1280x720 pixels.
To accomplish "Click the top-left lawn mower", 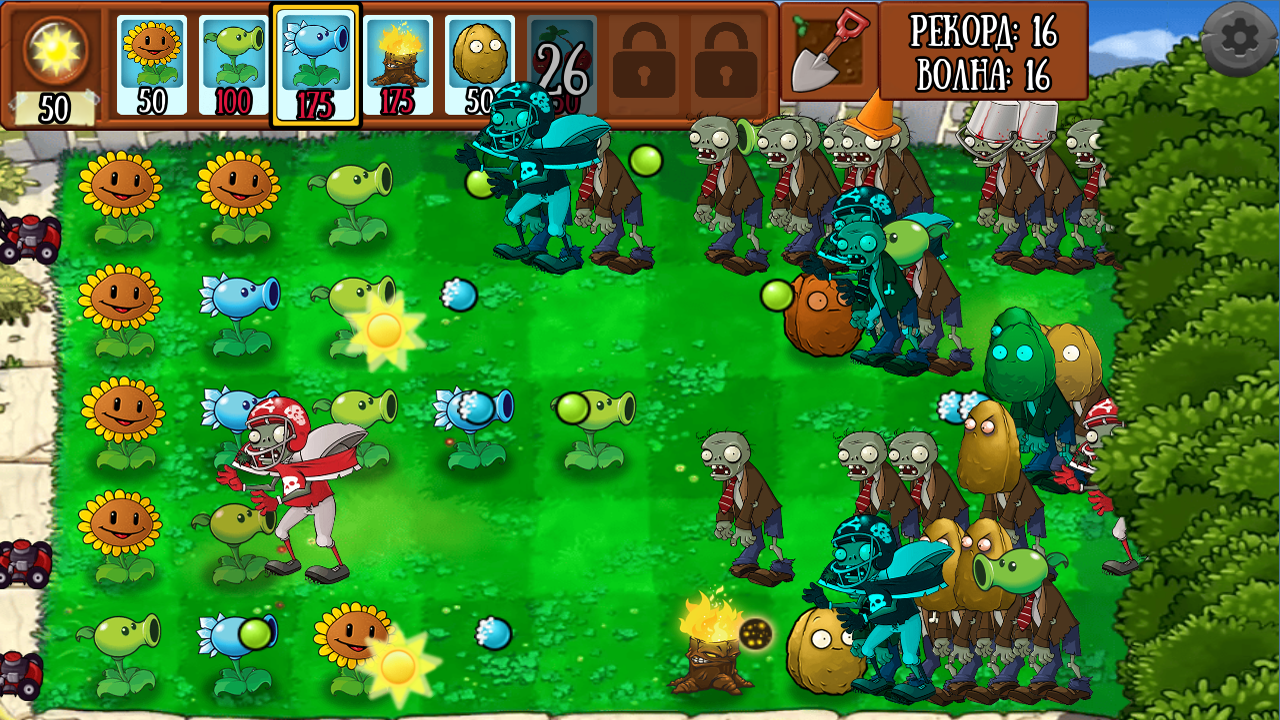I will (x=30, y=237).
